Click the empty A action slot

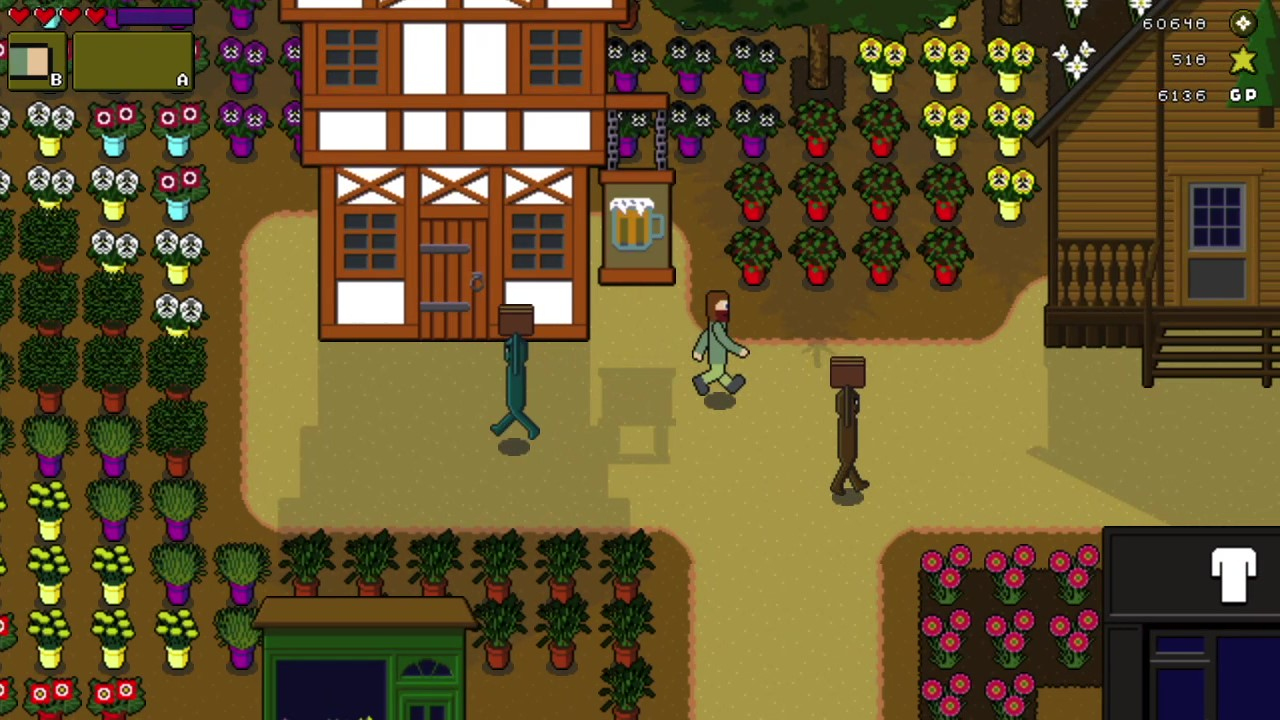click(133, 62)
